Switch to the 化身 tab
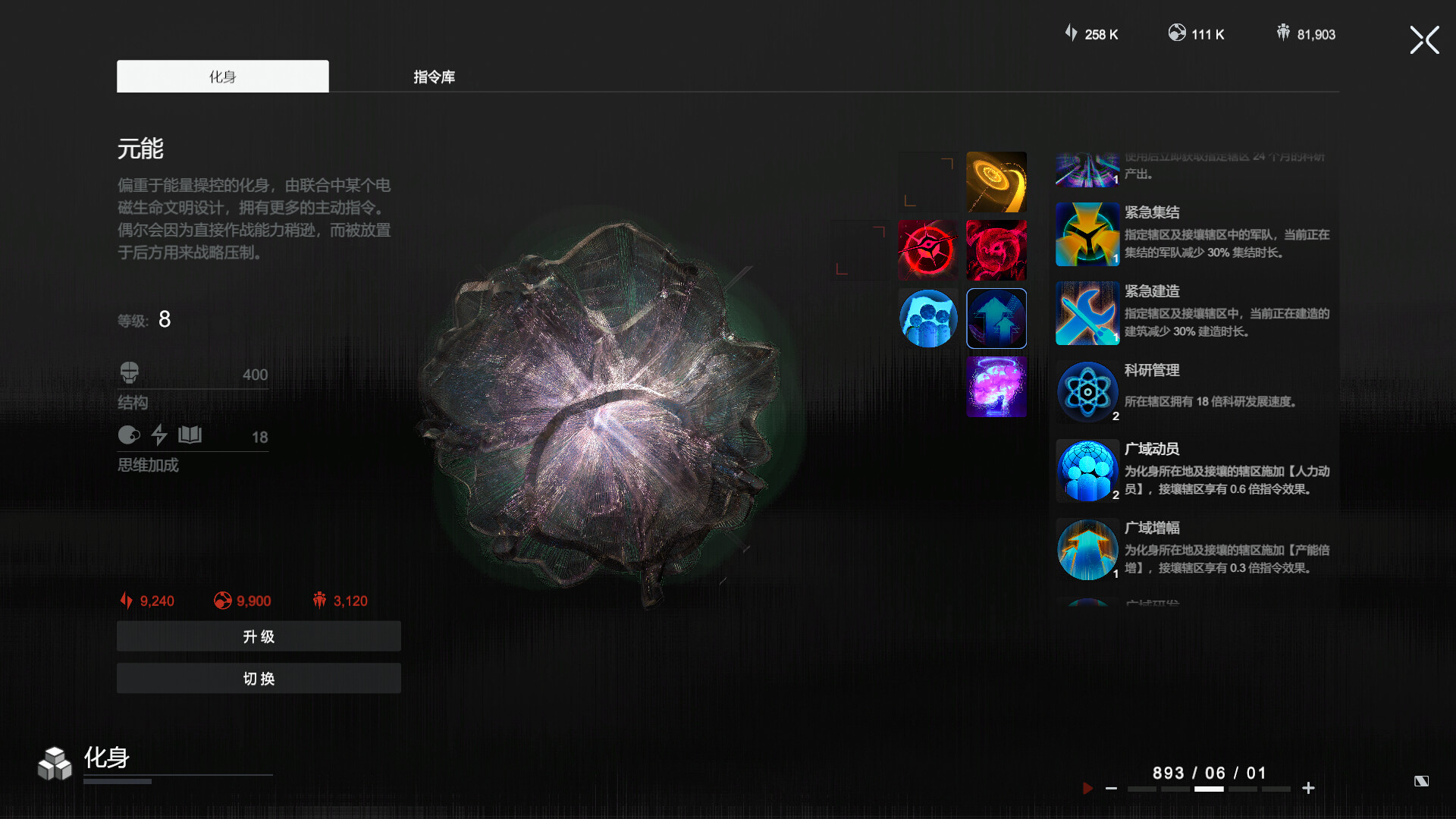 click(222, 76)
